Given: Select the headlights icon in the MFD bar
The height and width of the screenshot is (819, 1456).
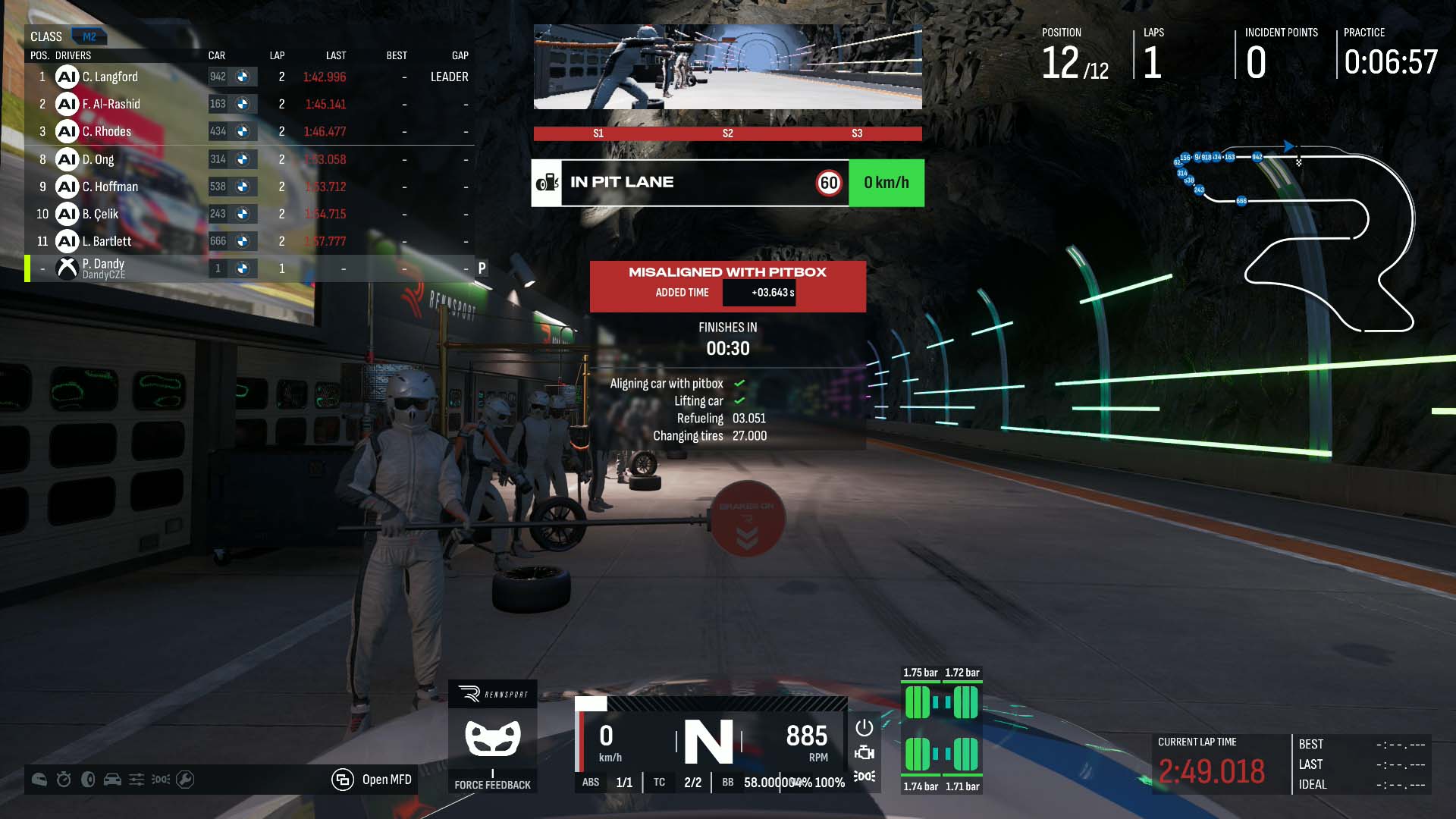Looking at the screenshot, I should pyautogui.click(x=161, y=780).
